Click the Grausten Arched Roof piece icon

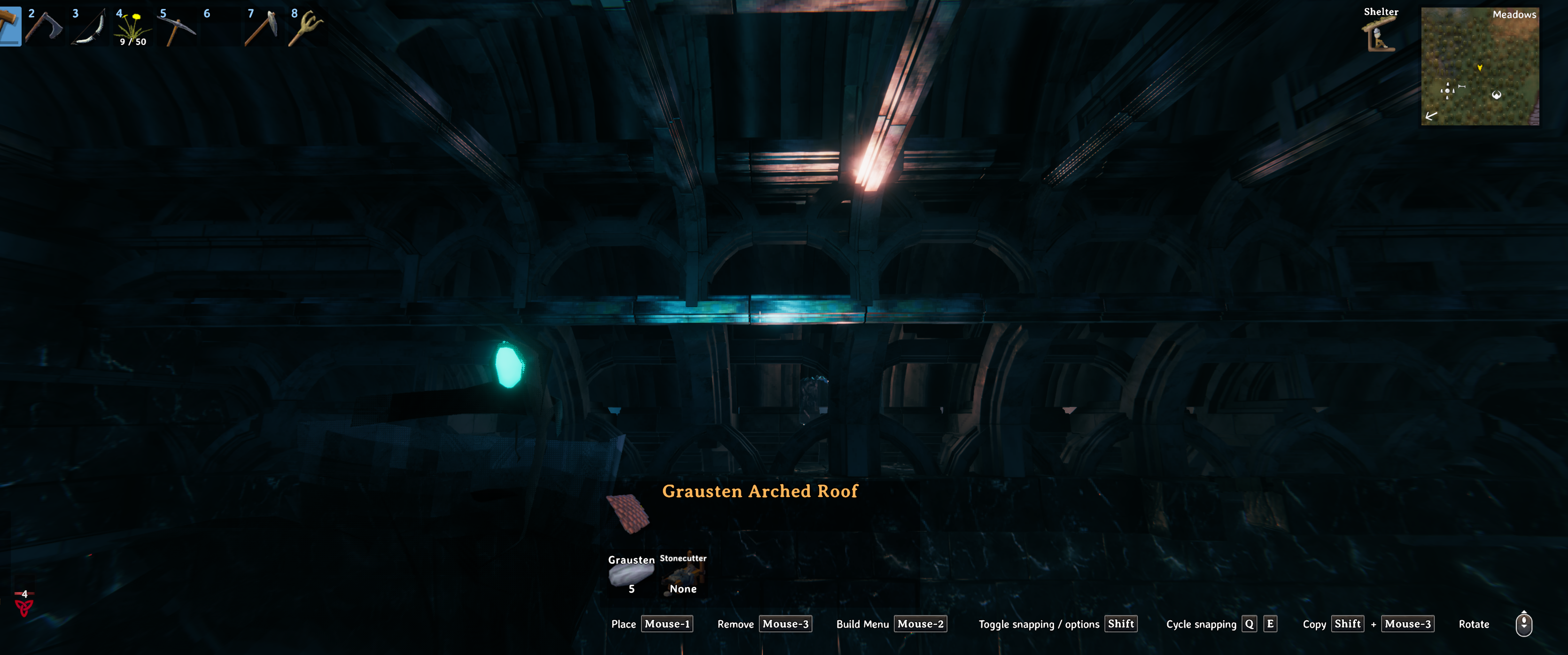(628, 513)
